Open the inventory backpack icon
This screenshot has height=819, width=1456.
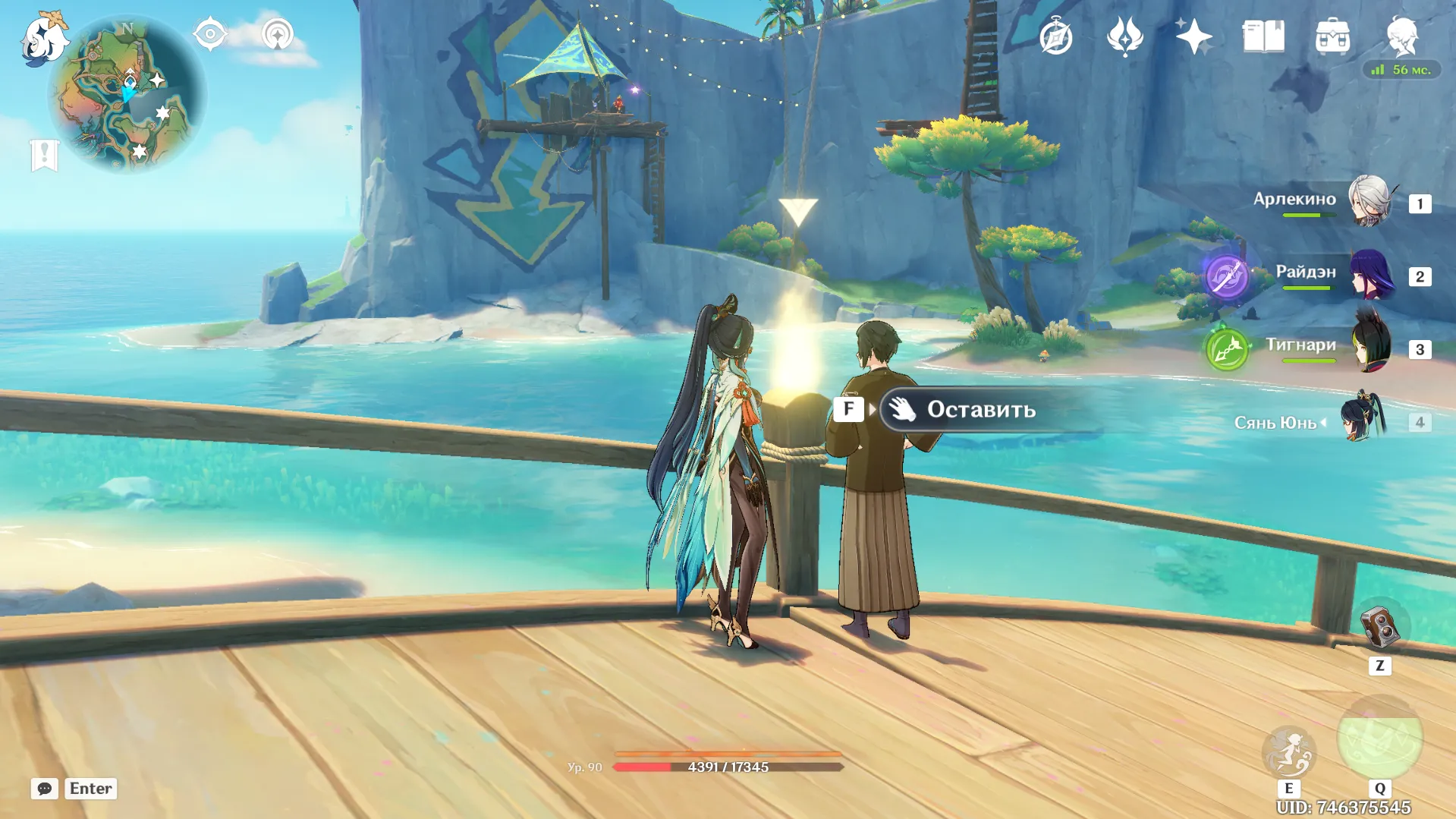coord(1332,36)
